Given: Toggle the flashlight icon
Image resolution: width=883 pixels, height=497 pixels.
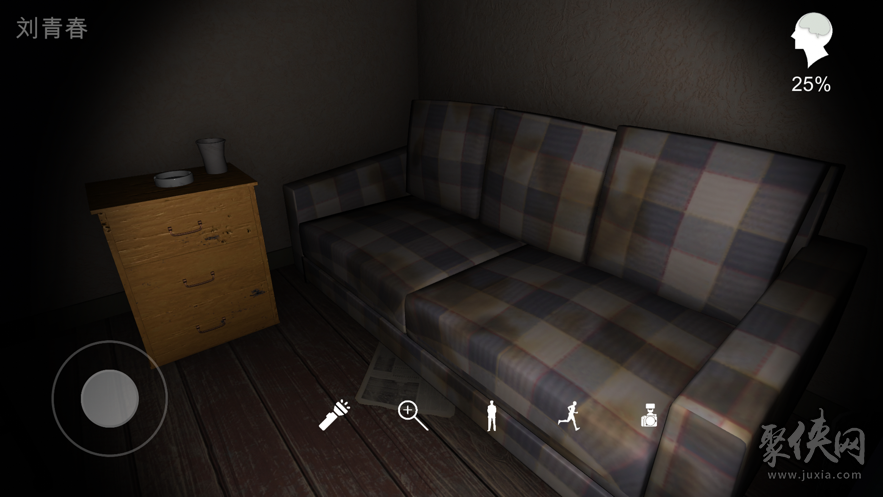Looking at the screenshot, I should pos(334,414).
